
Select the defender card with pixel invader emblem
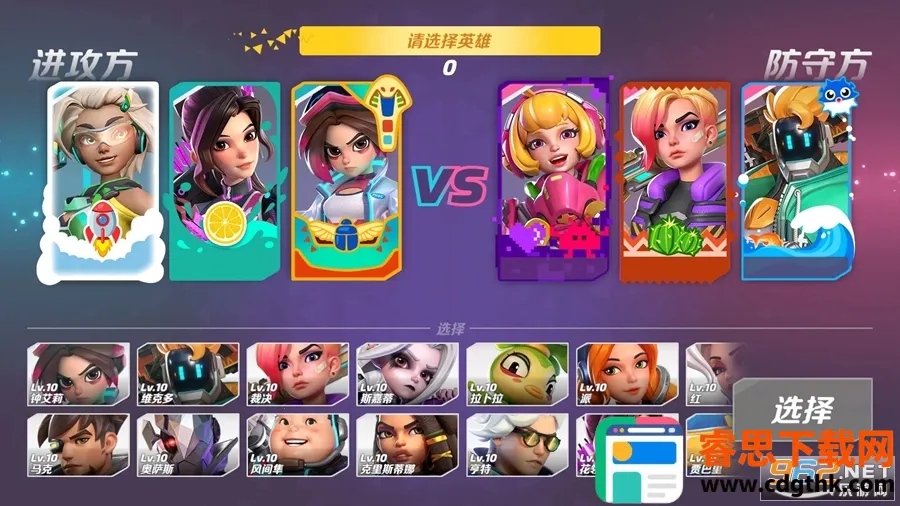click(x=554, y=180)
